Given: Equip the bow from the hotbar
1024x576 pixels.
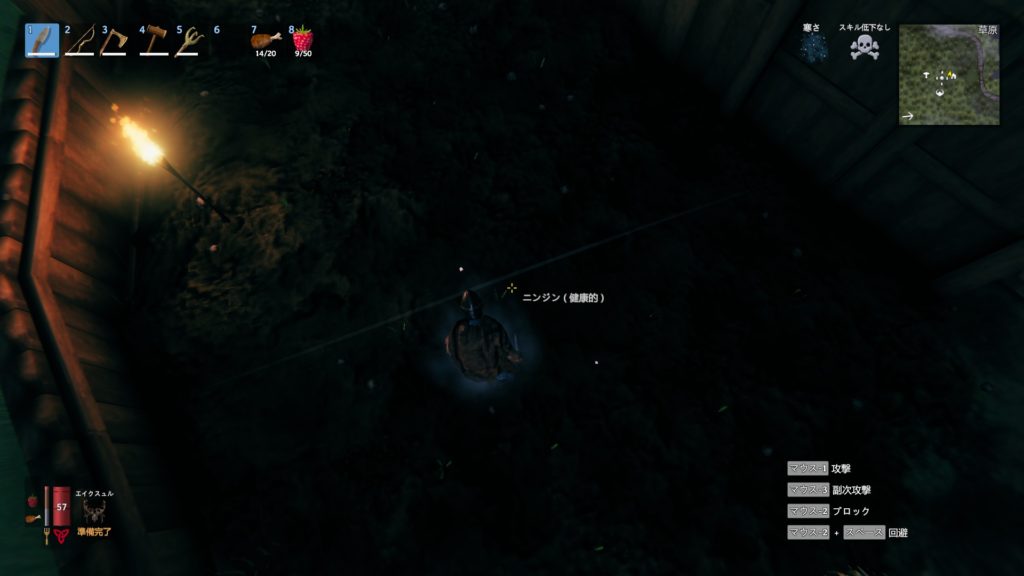Looking at the screenshot, I should [x=79, y=41].
